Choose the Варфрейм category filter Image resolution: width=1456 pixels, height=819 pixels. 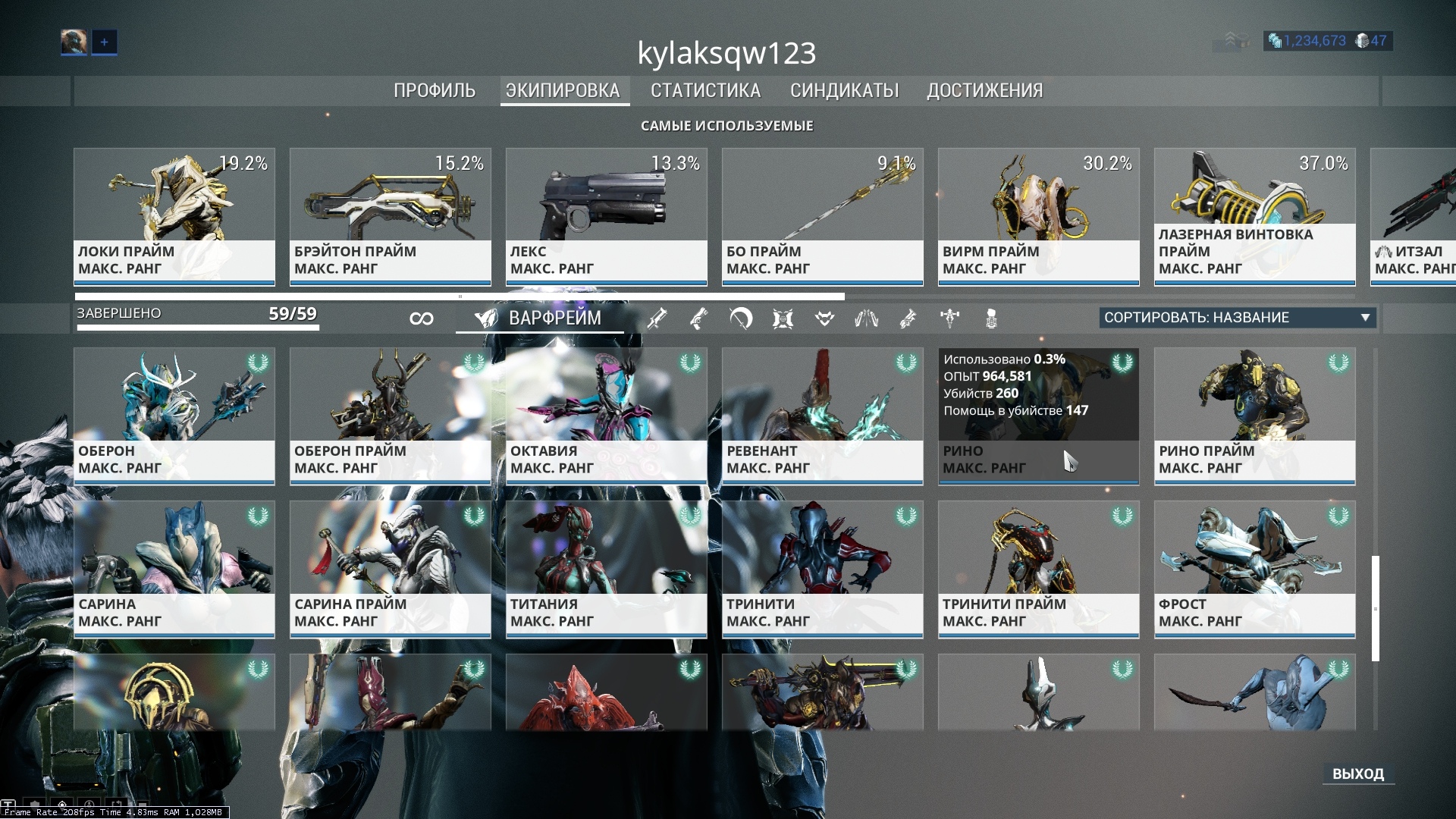pyautogui.click(x=539, y=318)
